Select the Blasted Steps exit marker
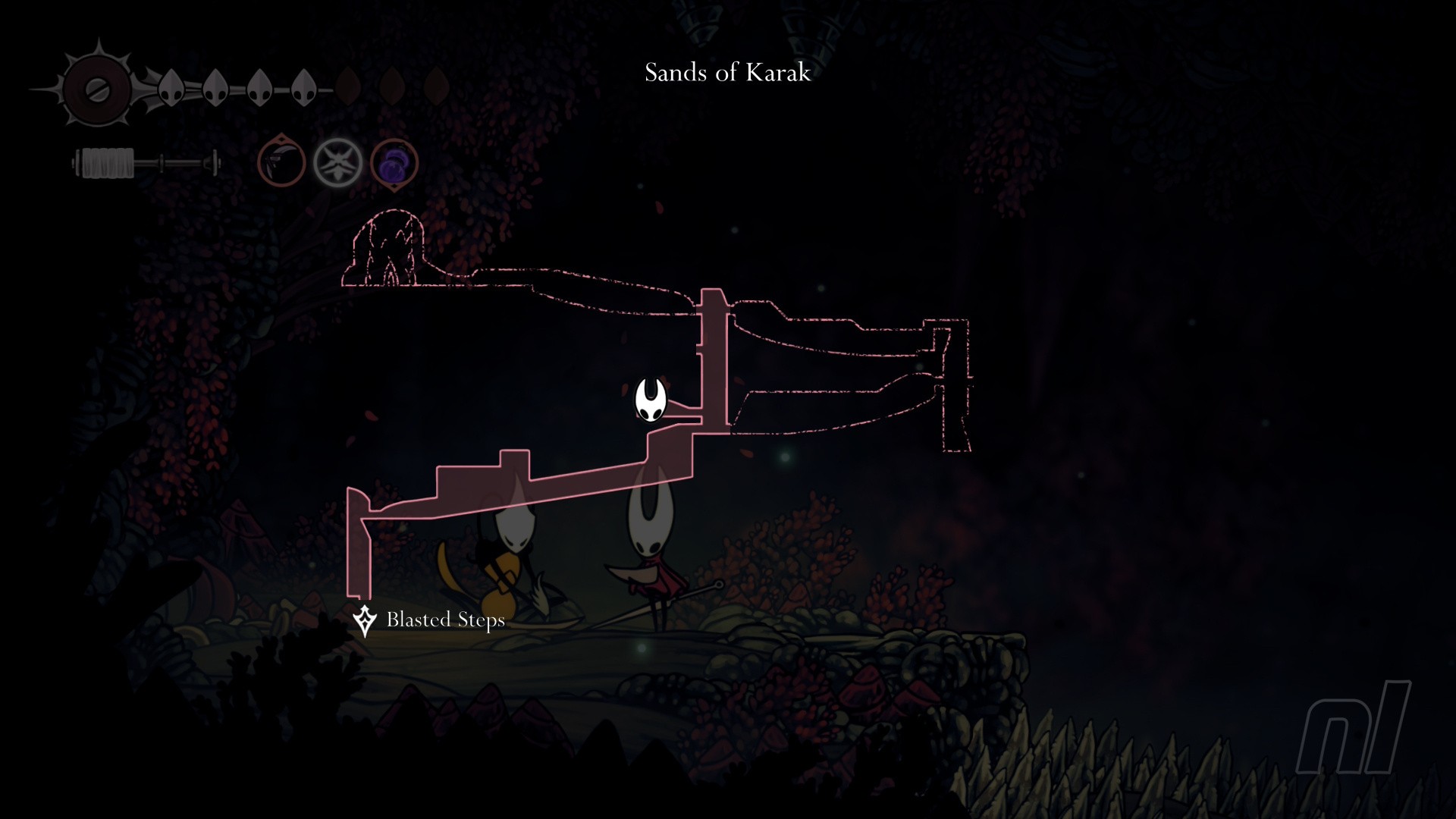 tap(365, 620)
